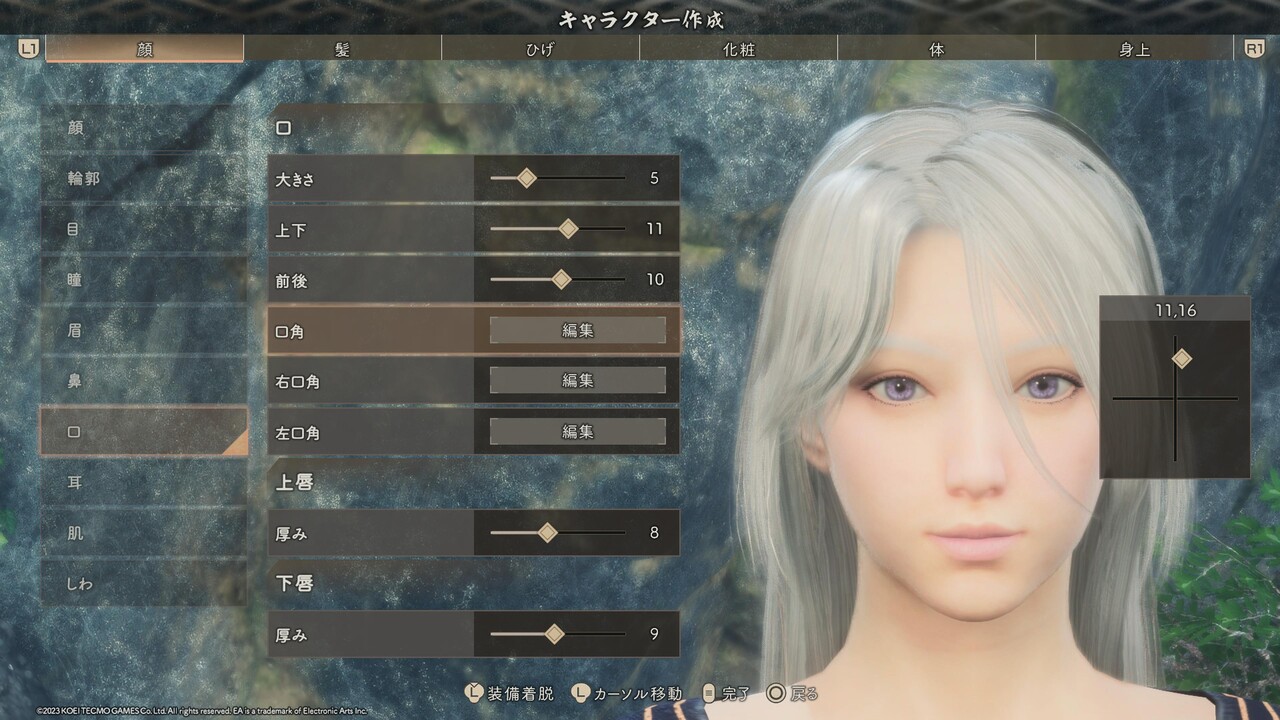1280x720 pixels.
Task: Adjust the 下唇 lower lip thickness slider
Action: click(554, 634)
